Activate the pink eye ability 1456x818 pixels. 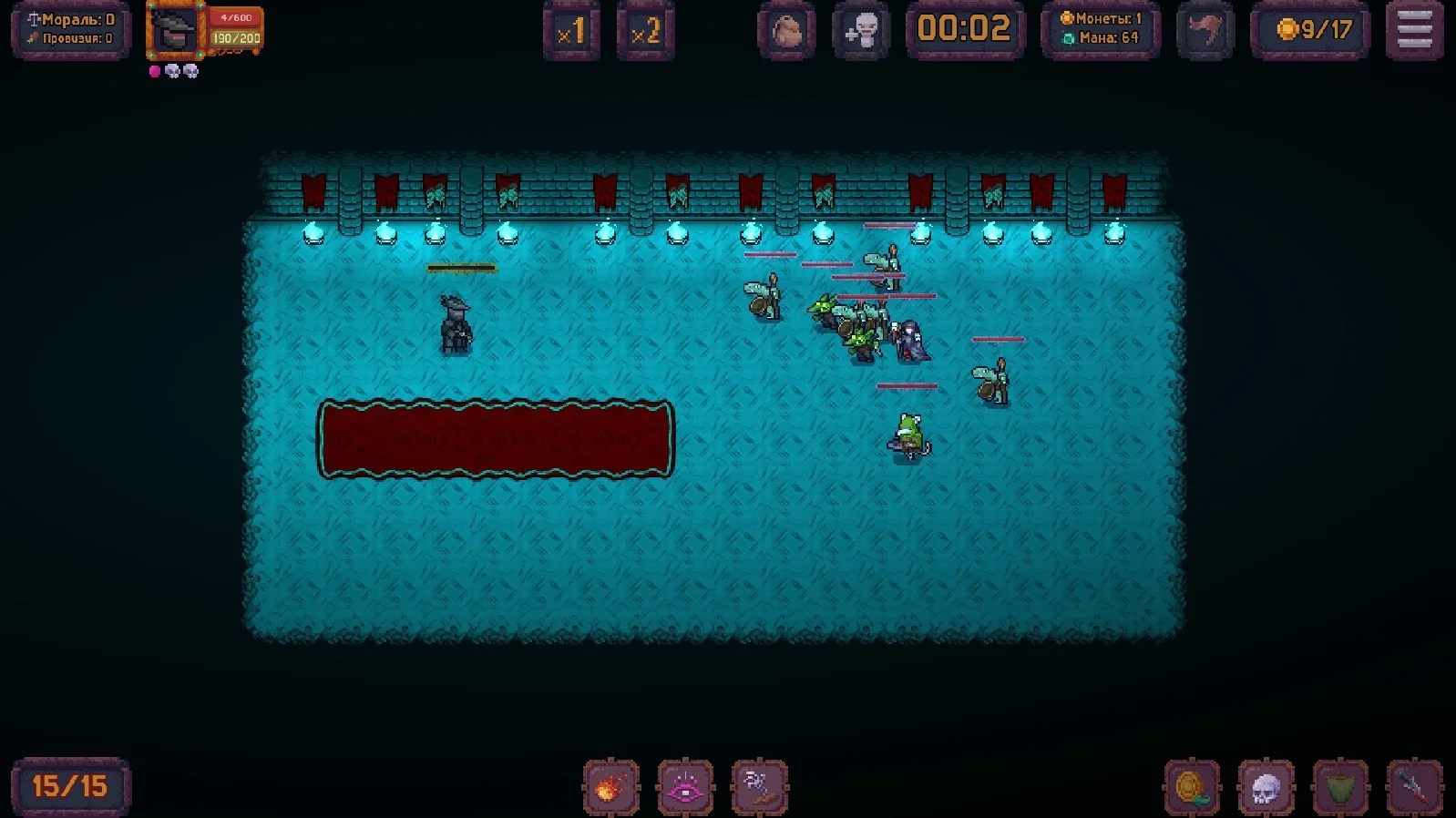(x=685, y=787)
